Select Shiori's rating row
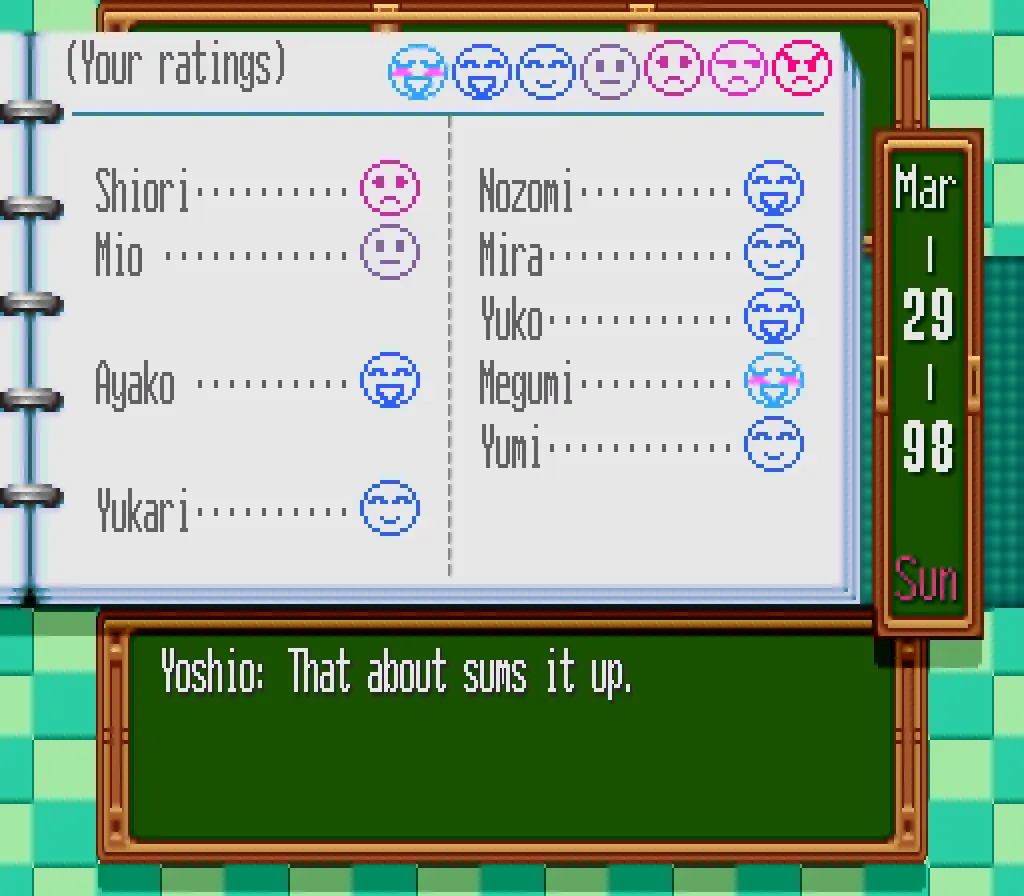 256,189
